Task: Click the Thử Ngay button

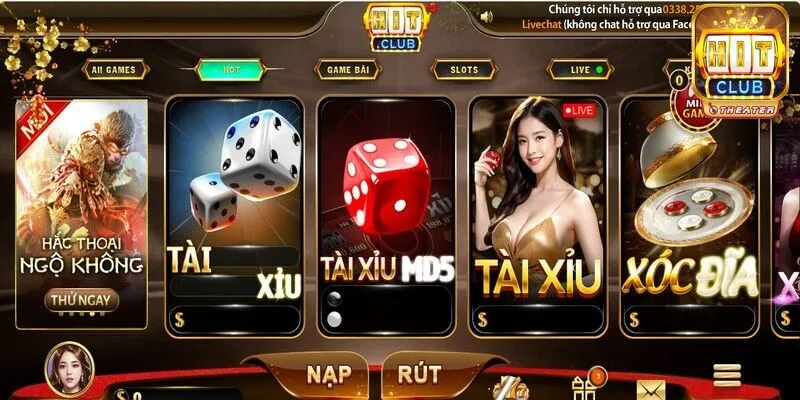Action: pyautogui.click(x=82, y=299)
